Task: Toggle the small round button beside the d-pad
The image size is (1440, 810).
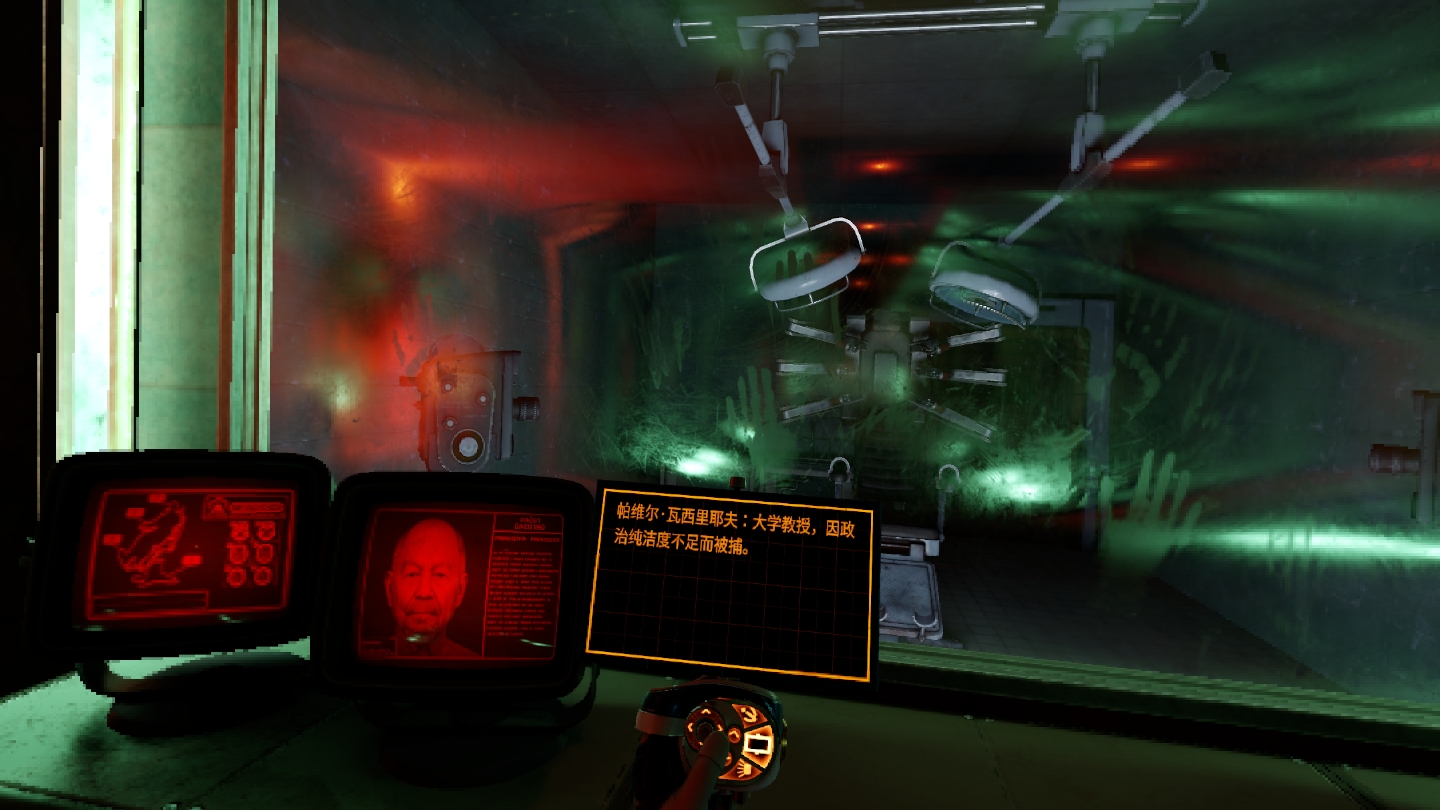Action: tap(734, 736)
